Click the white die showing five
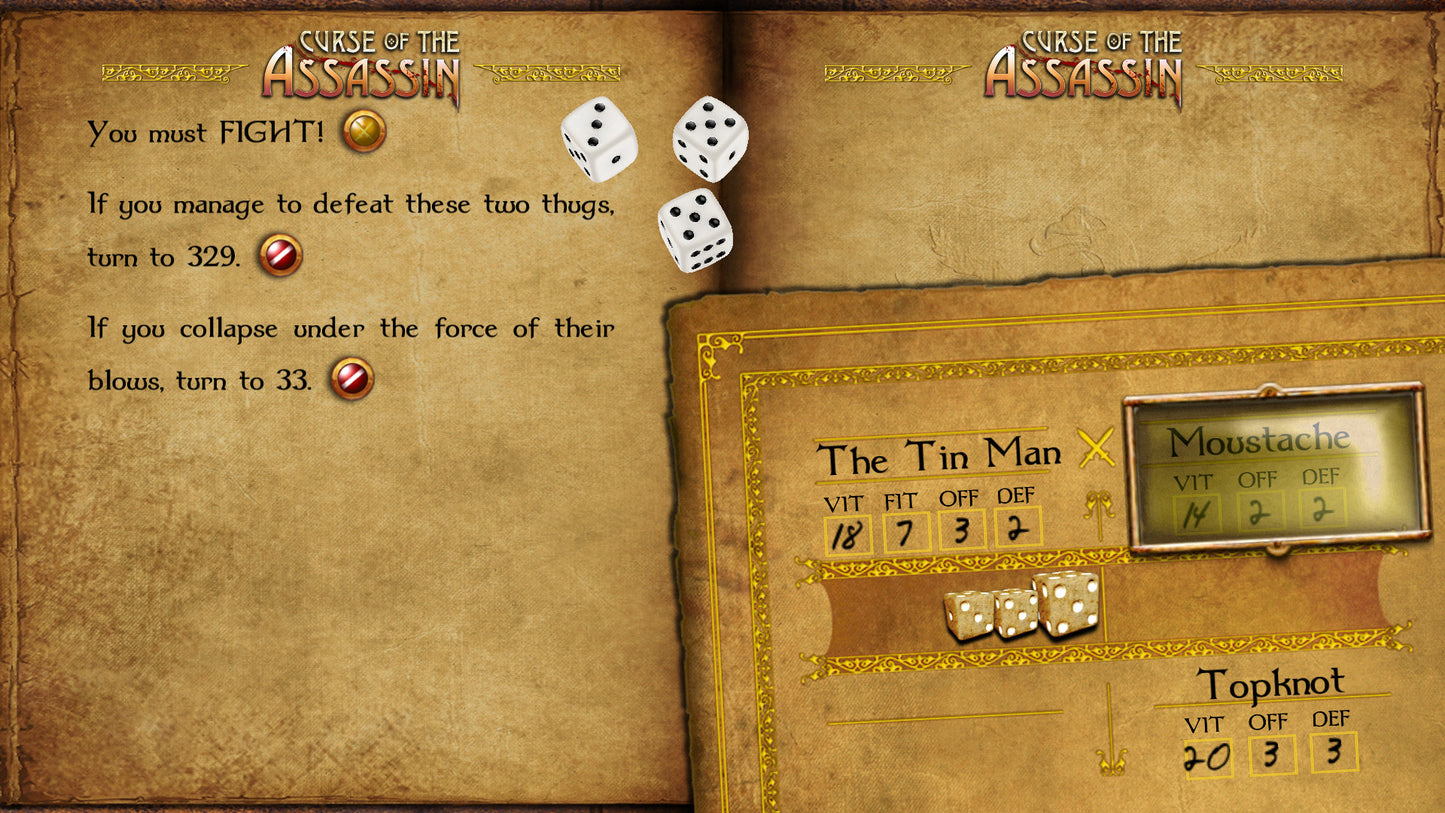Viewport: 1445px width, 813px height. (x=710, y=136)
